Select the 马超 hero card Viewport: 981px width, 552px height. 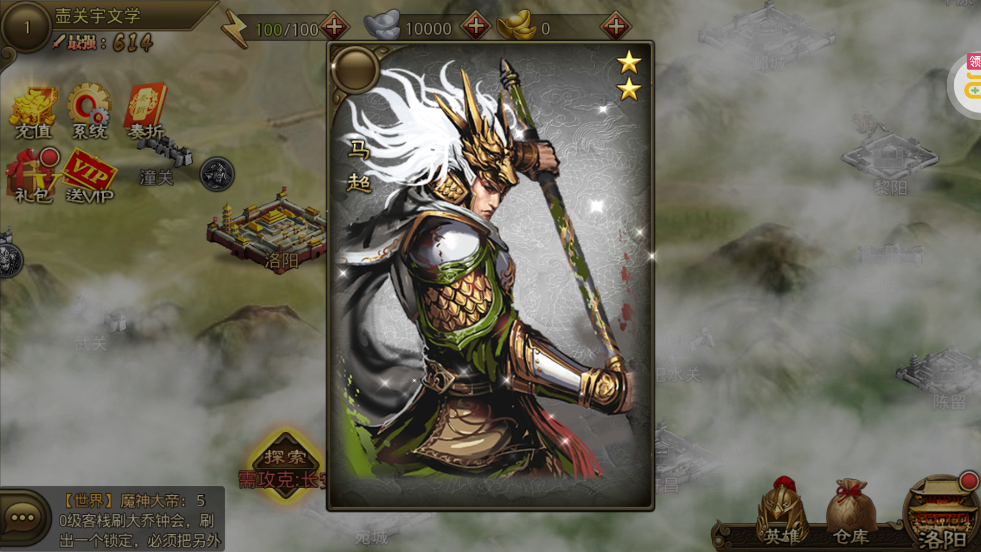click(490, 275)
